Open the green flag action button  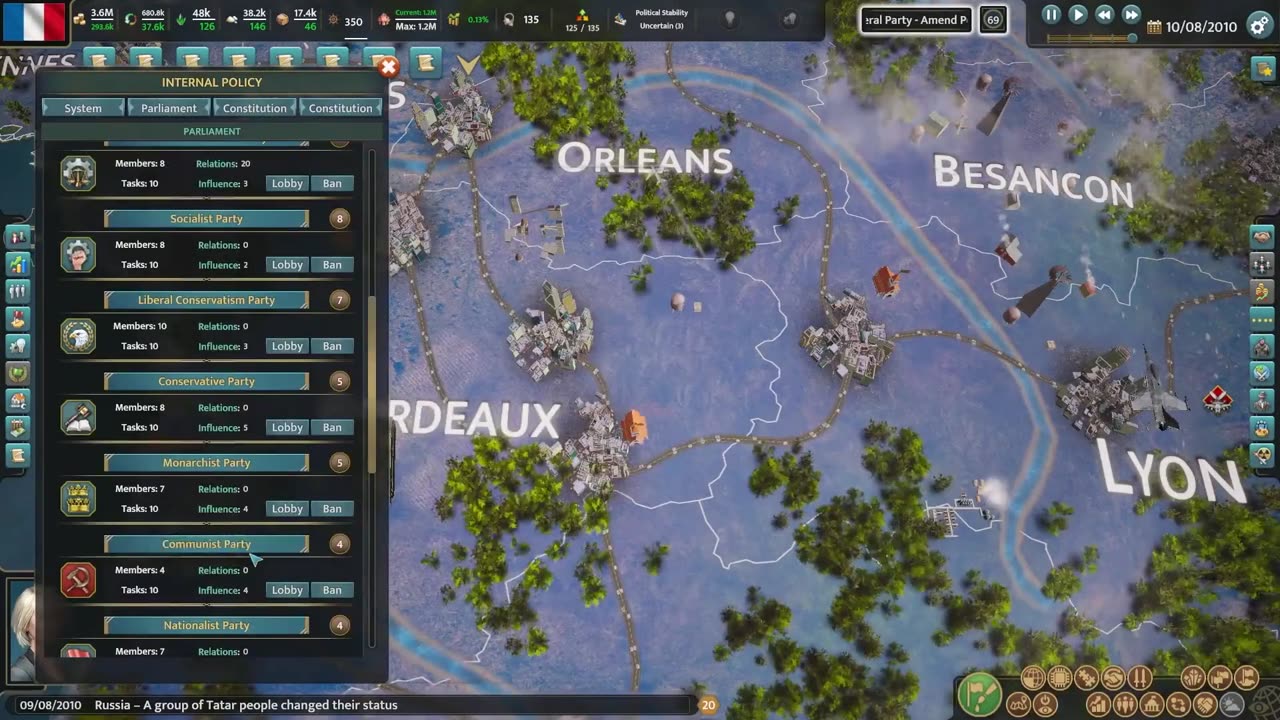979,693
